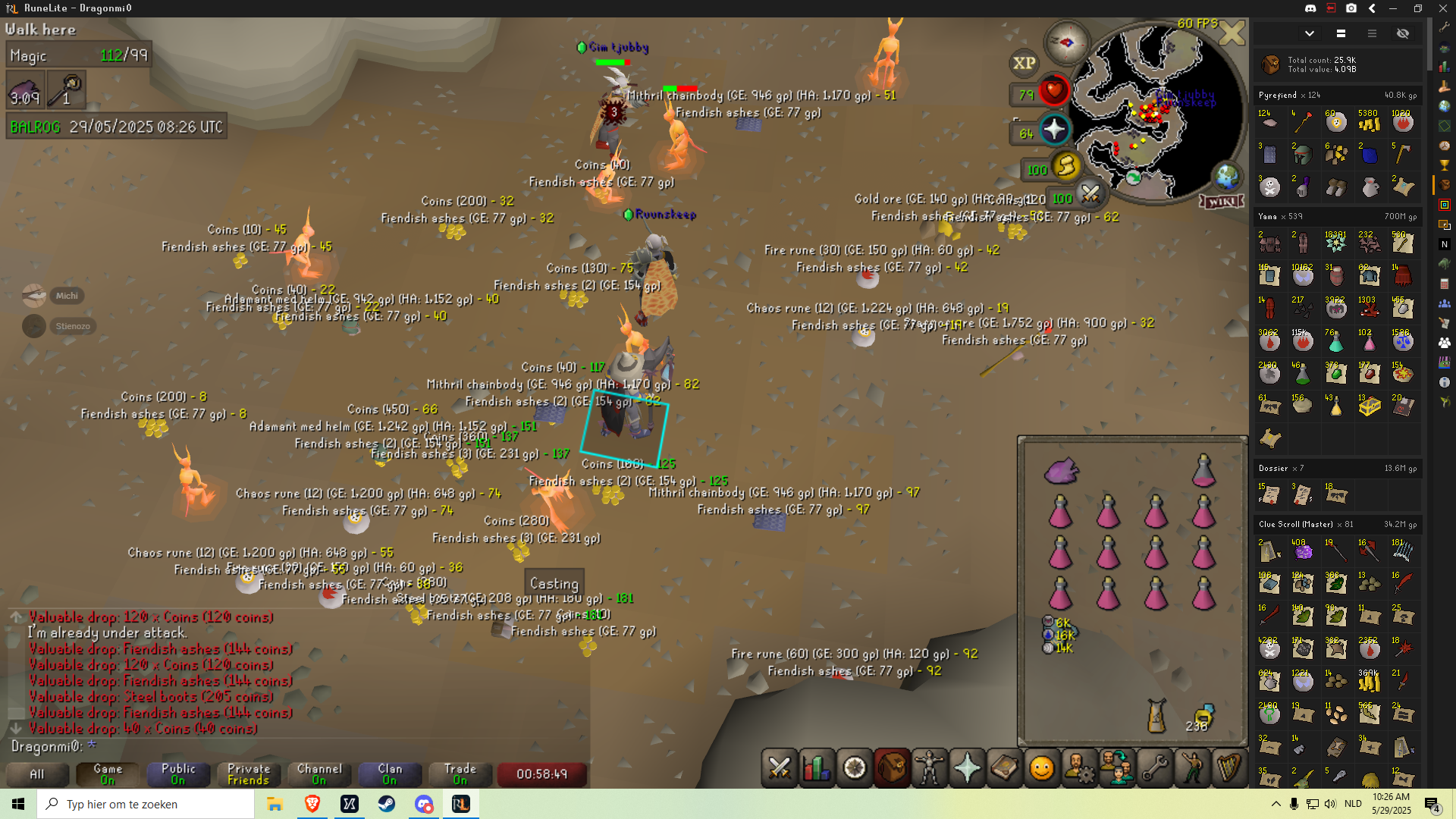Open the smiley face tab
The width and height of the screenshot is (1456, 819).
pos(1041,768)
